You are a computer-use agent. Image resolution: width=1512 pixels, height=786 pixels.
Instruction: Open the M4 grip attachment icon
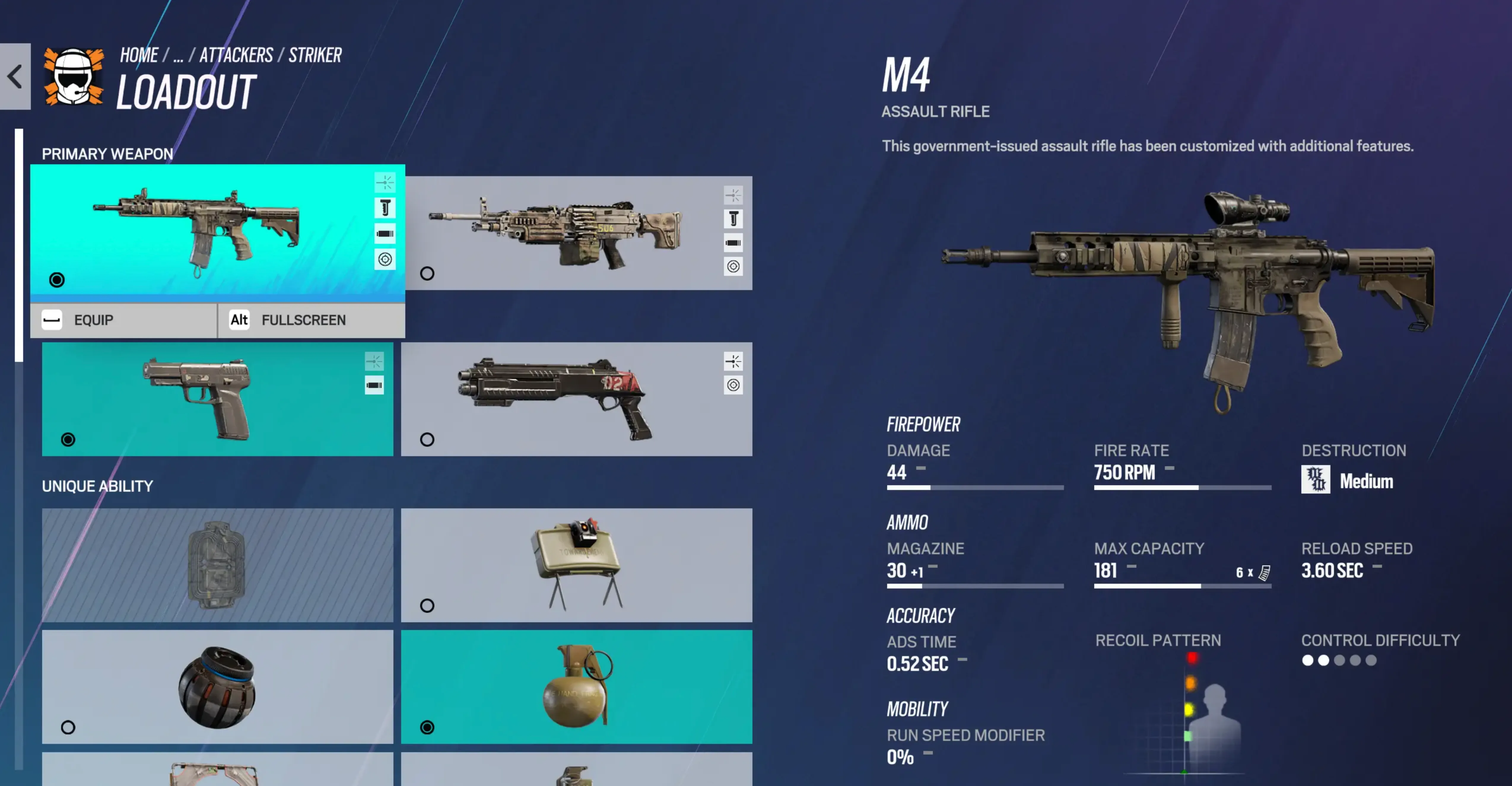[x=385, y=208]
